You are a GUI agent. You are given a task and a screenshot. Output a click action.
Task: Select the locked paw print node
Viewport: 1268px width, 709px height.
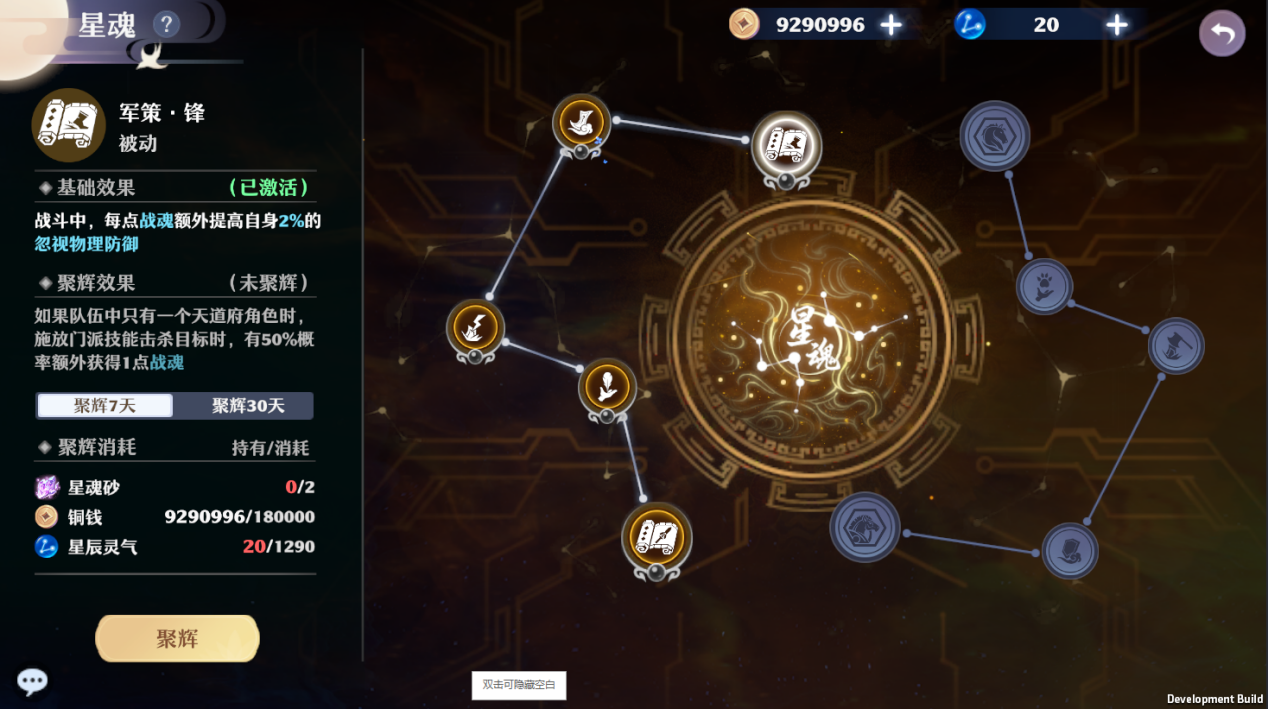(x=1044, y=286)
